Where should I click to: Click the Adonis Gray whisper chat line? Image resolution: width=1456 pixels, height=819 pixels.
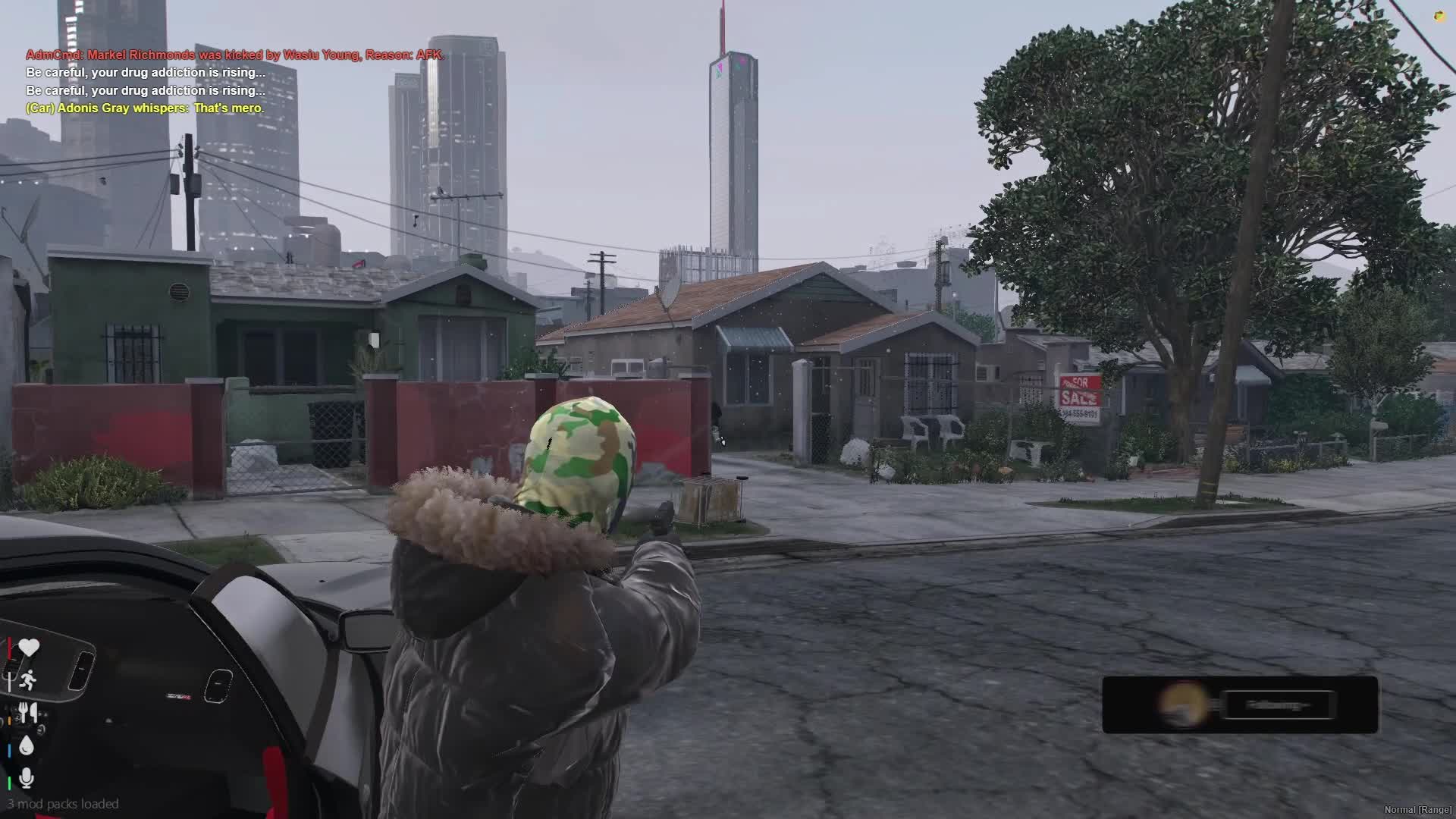[x=145, y=108]
